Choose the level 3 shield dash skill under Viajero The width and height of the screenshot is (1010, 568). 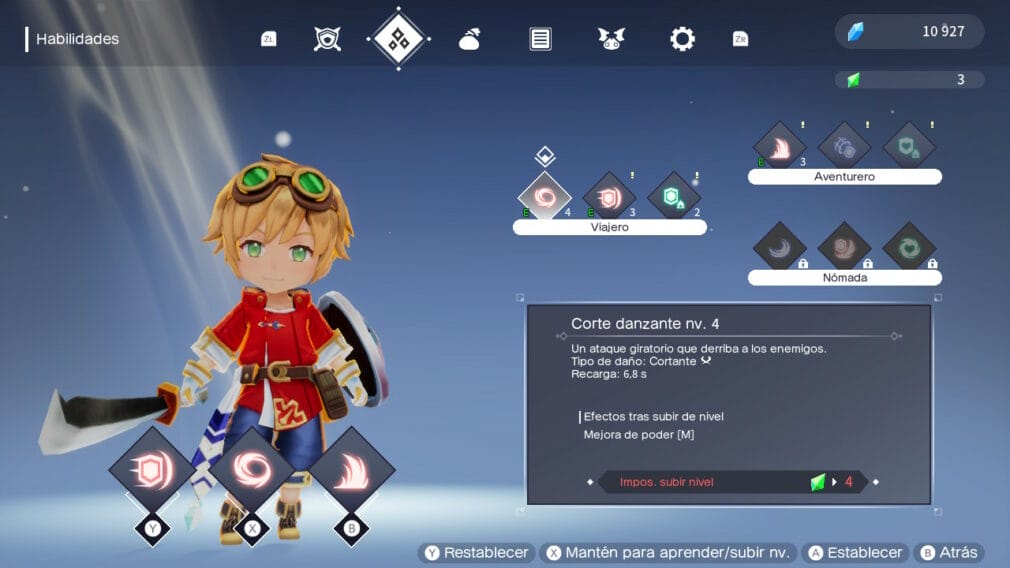point(609,195)
